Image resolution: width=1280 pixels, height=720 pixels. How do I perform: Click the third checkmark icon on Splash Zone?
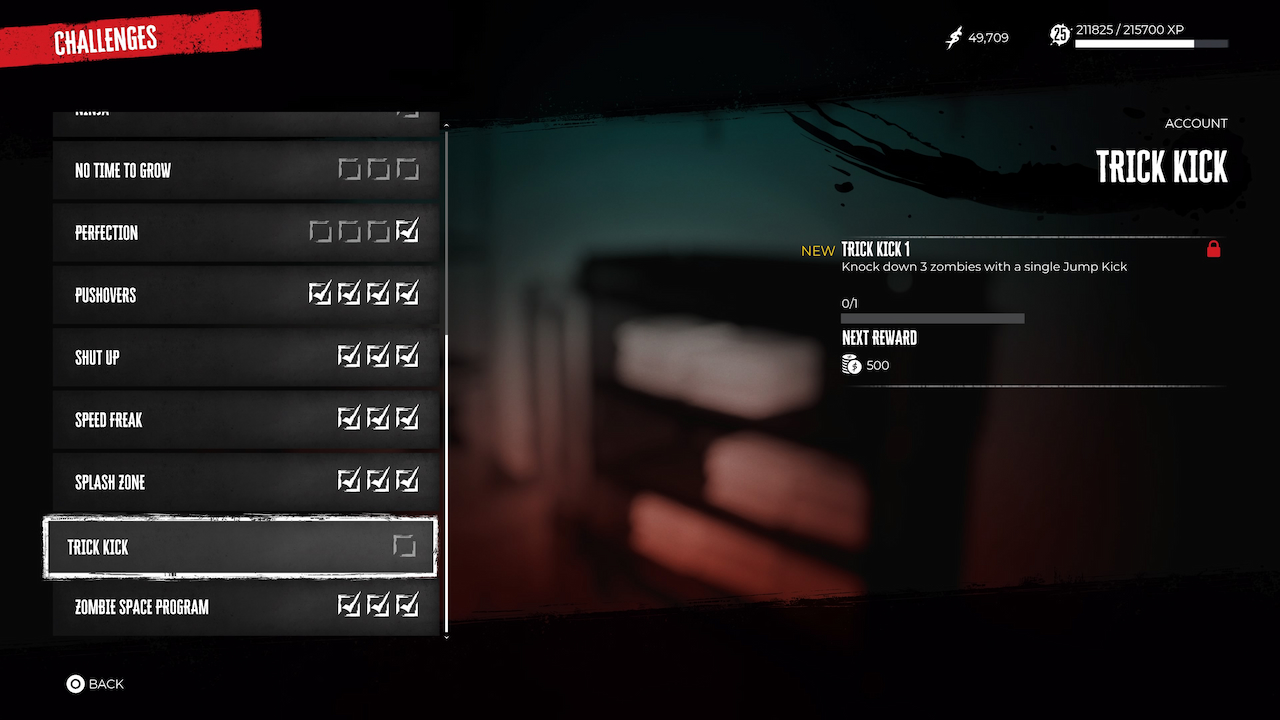pyautogui.click(x=407, y=479)
